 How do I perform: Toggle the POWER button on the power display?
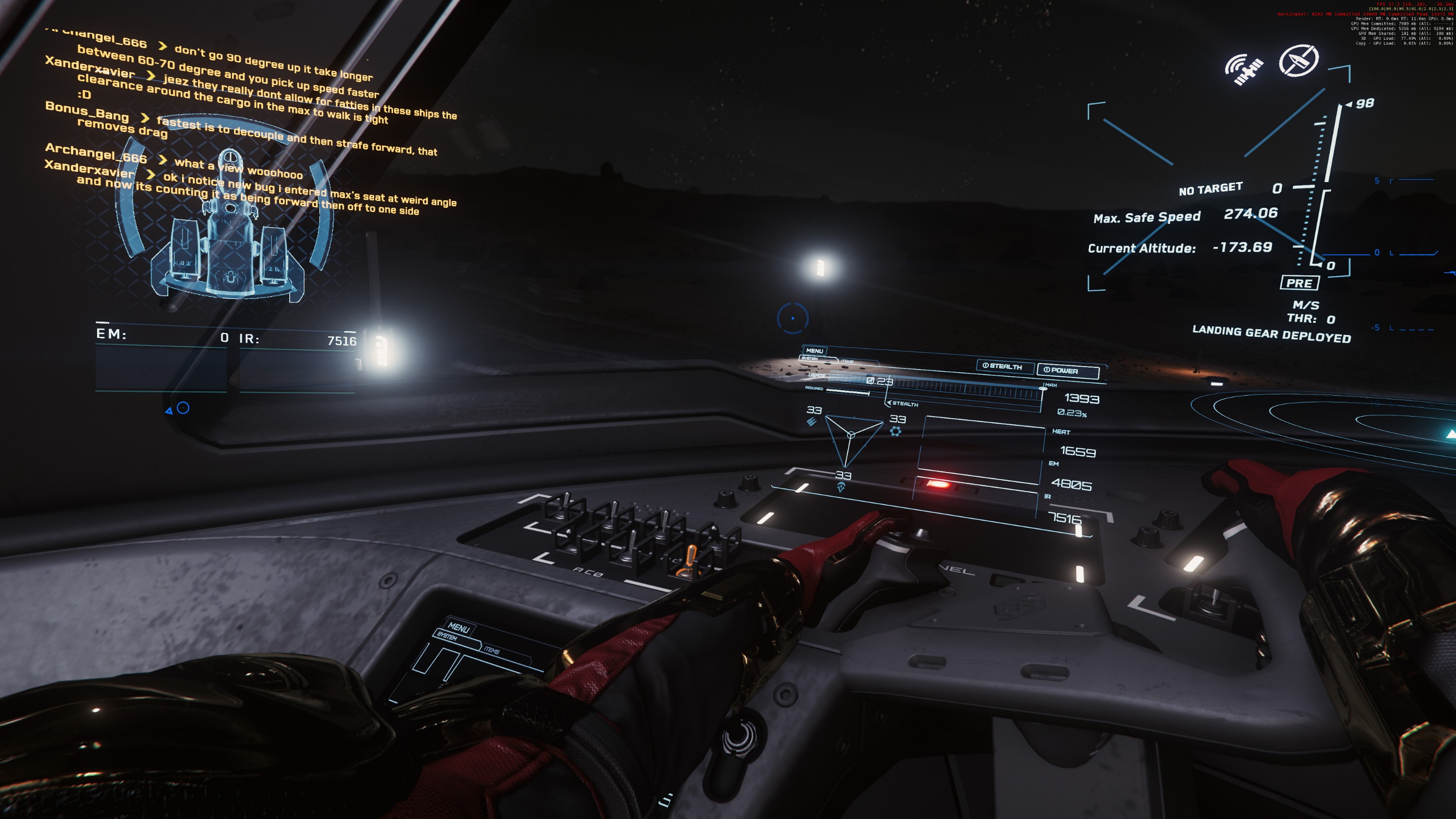(x=1067, y=371)
